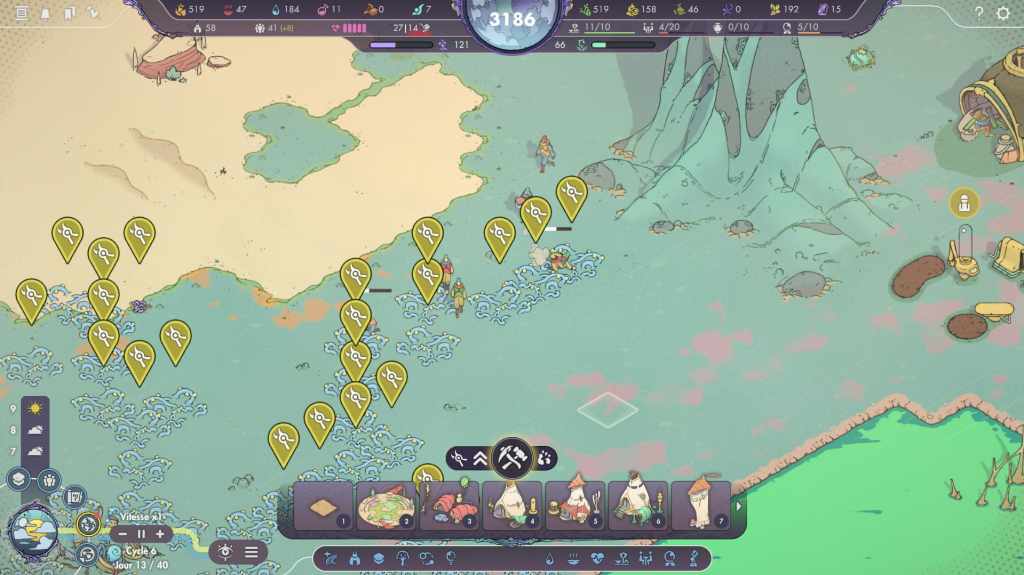Choose the building in slot 6
Screen dimensions: 1024x575
[x=638, y=505]
